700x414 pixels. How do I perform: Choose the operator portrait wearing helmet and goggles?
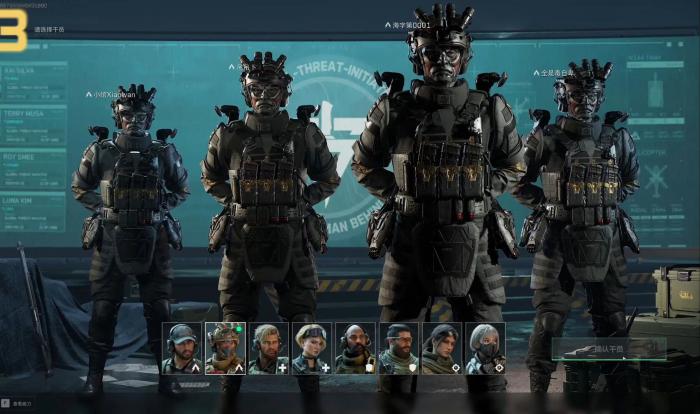(225, 347)
